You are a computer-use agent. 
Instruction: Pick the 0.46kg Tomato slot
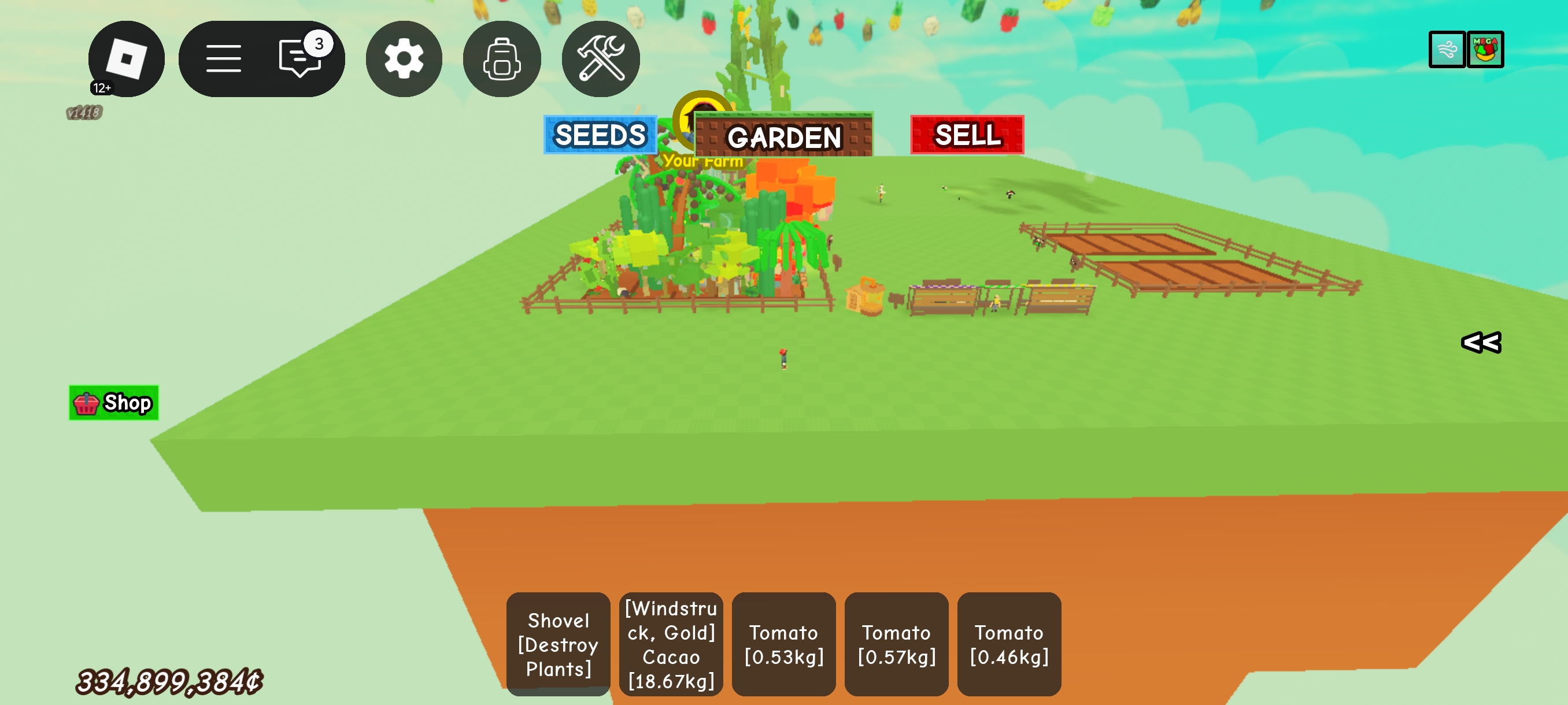pos(1008,644)
